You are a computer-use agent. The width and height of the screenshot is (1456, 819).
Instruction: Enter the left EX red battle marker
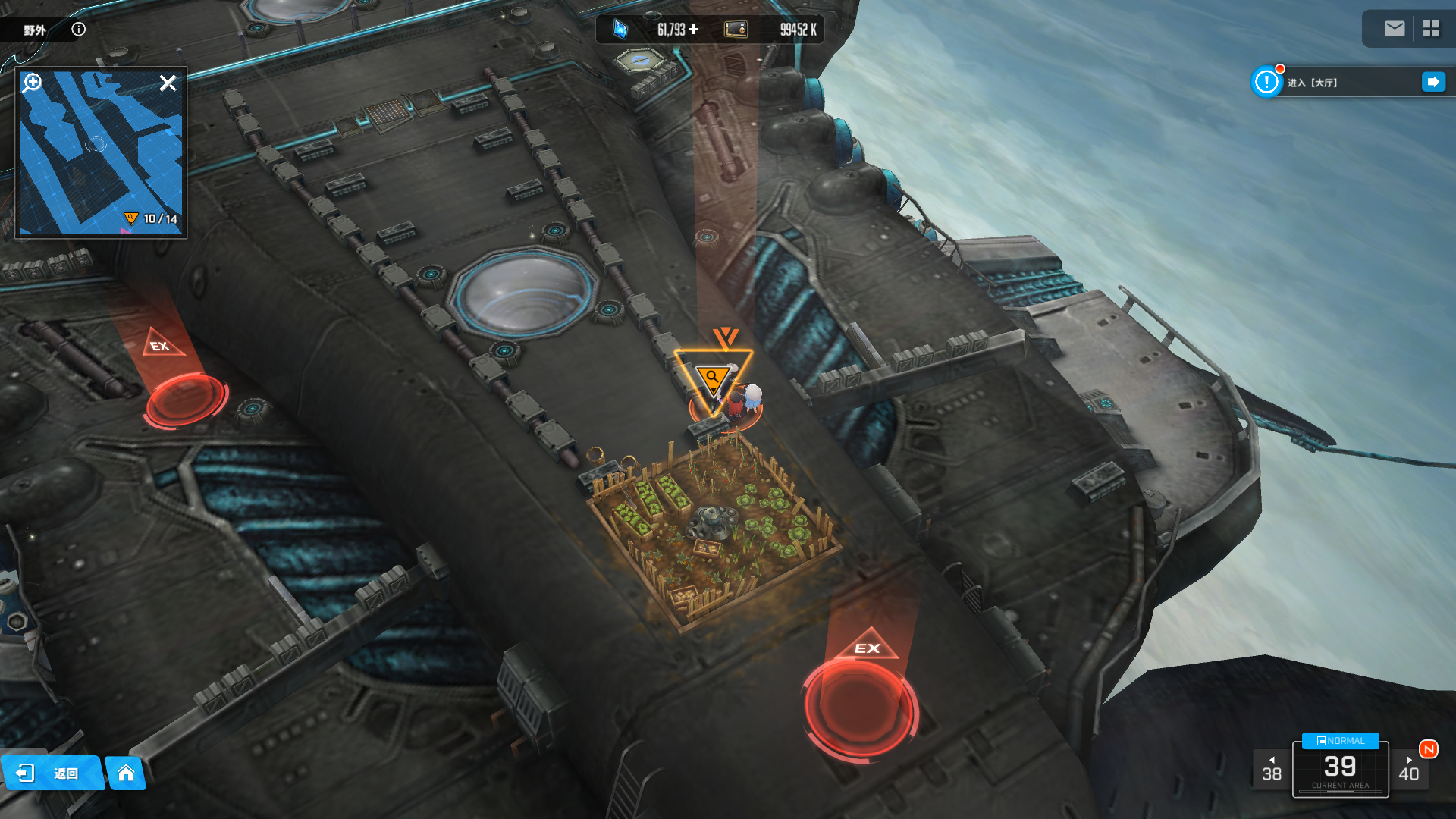point(184,398)
